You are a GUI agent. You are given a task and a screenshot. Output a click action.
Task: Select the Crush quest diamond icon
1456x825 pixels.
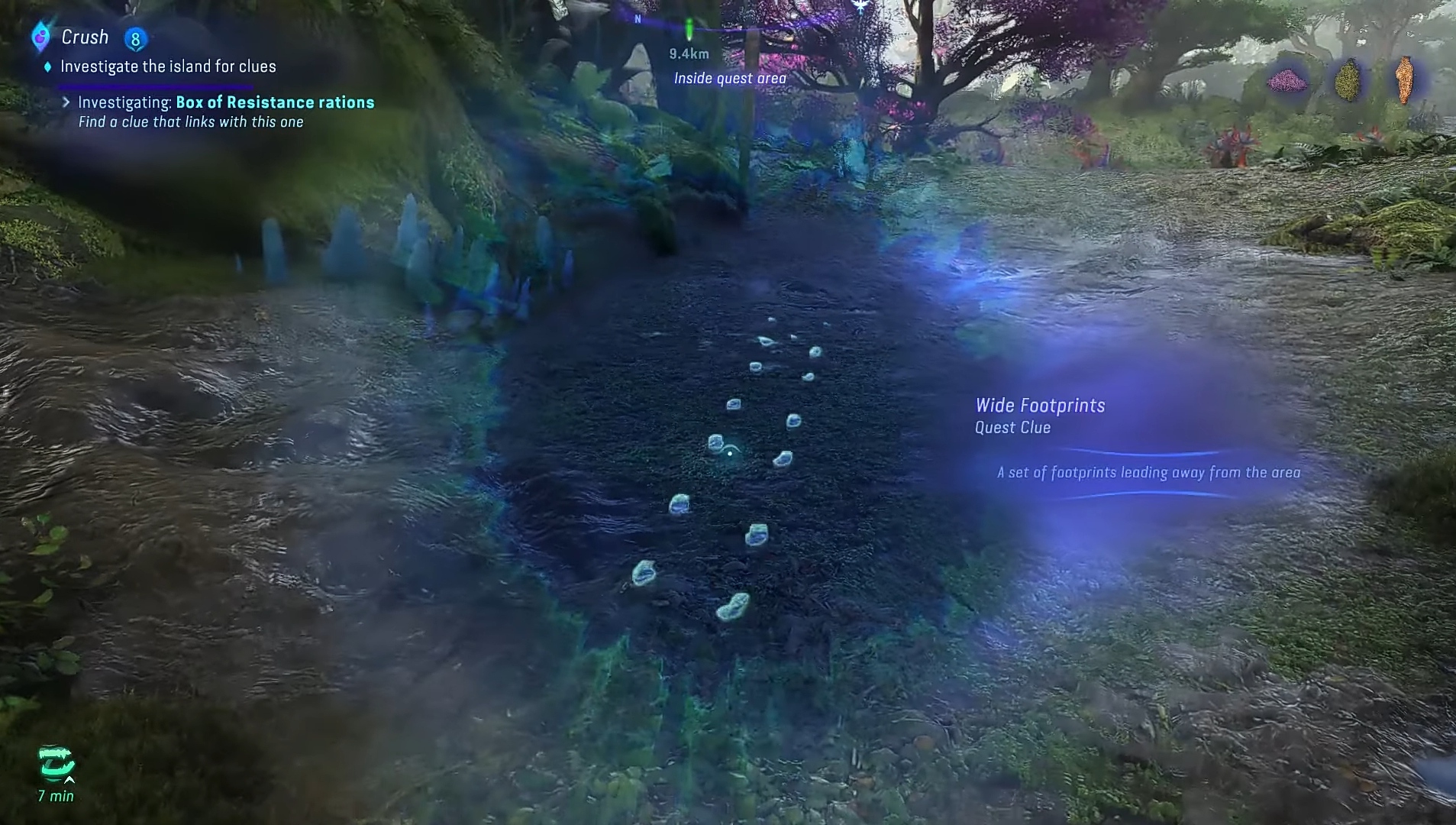click(40, 36)
